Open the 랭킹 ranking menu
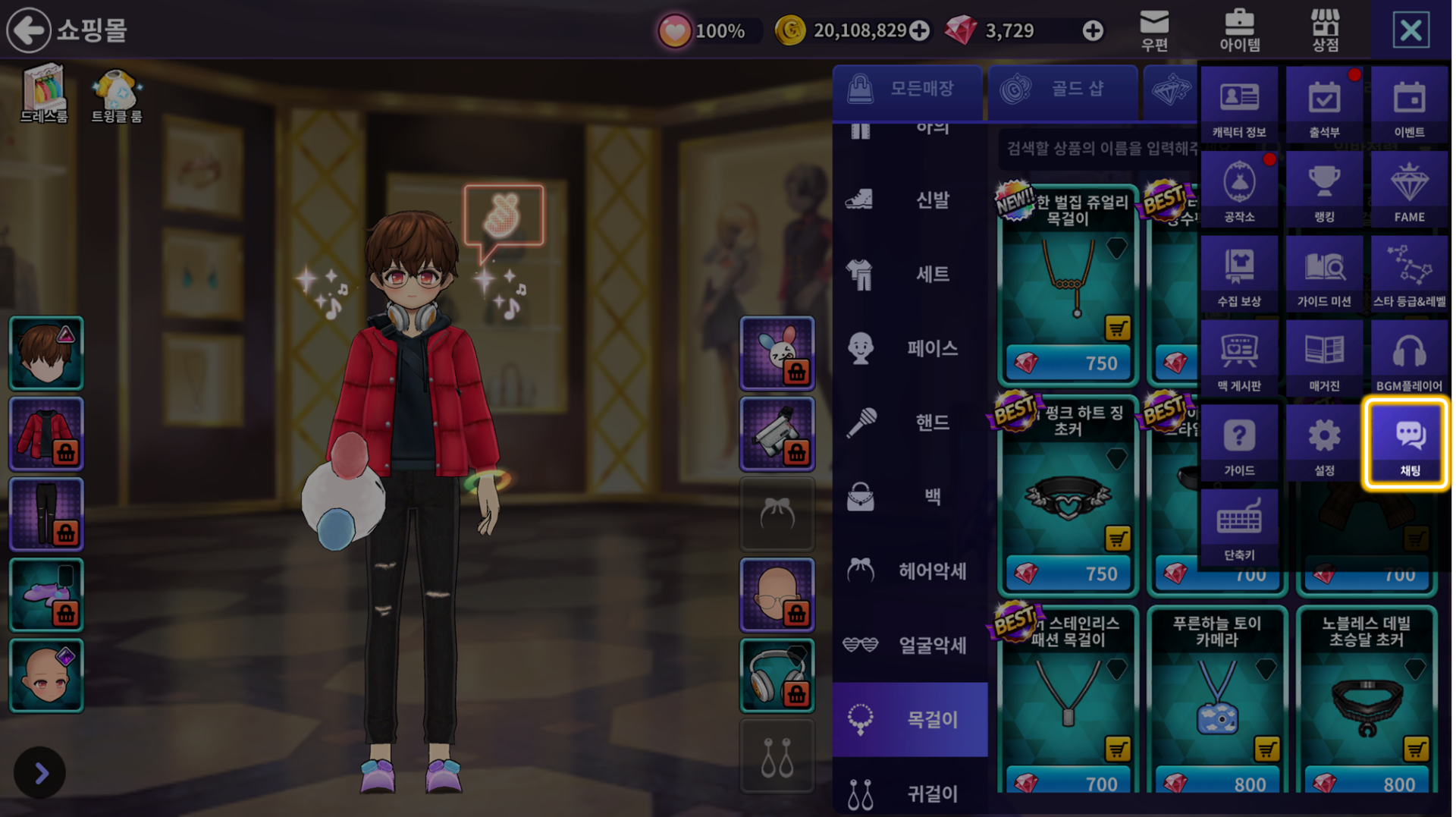The image size is (1456, 817). [1324, 190]
